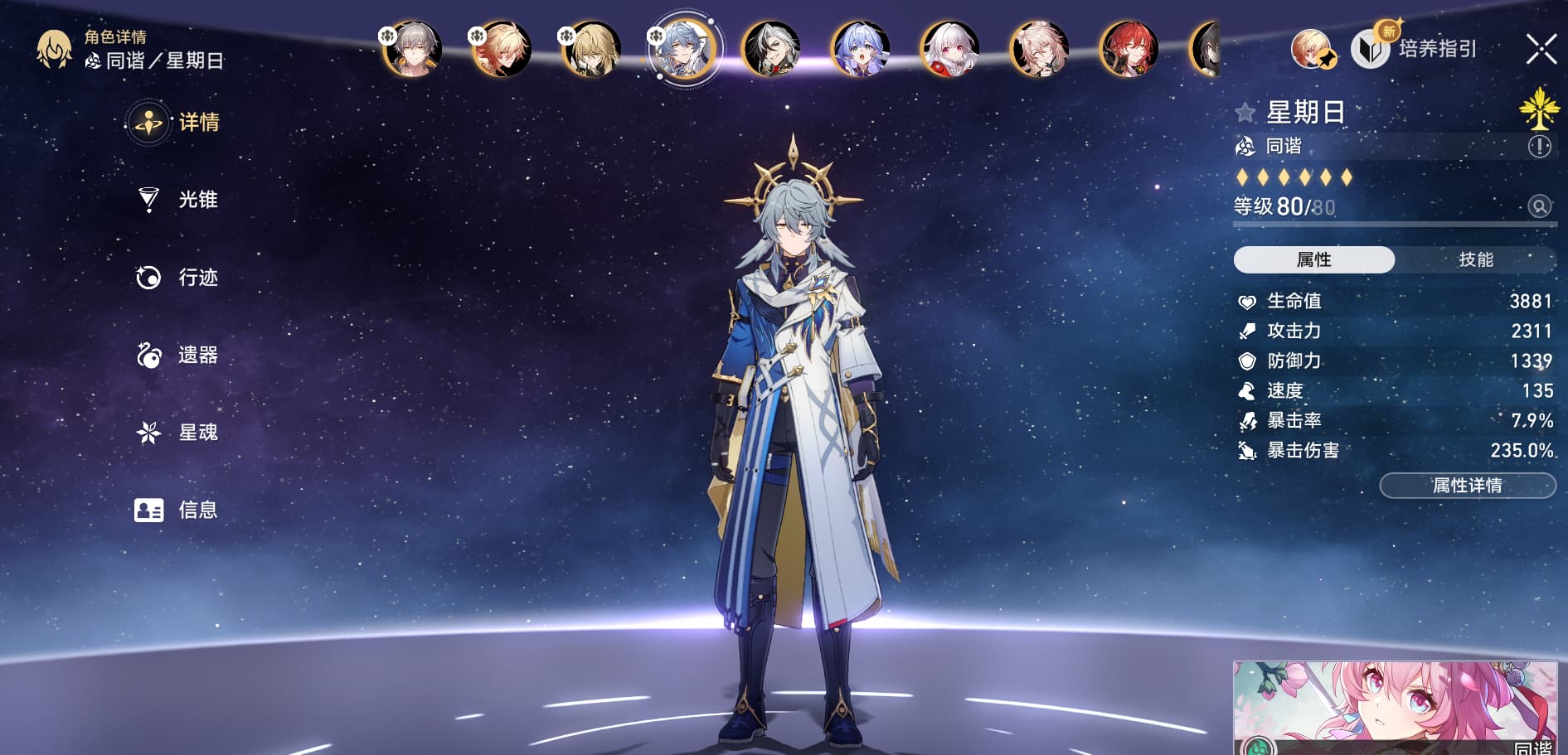Image resolution: width=1568 pixels, height=755 pixels.
Task: Close the character details screen
Action: (1541, 49)
